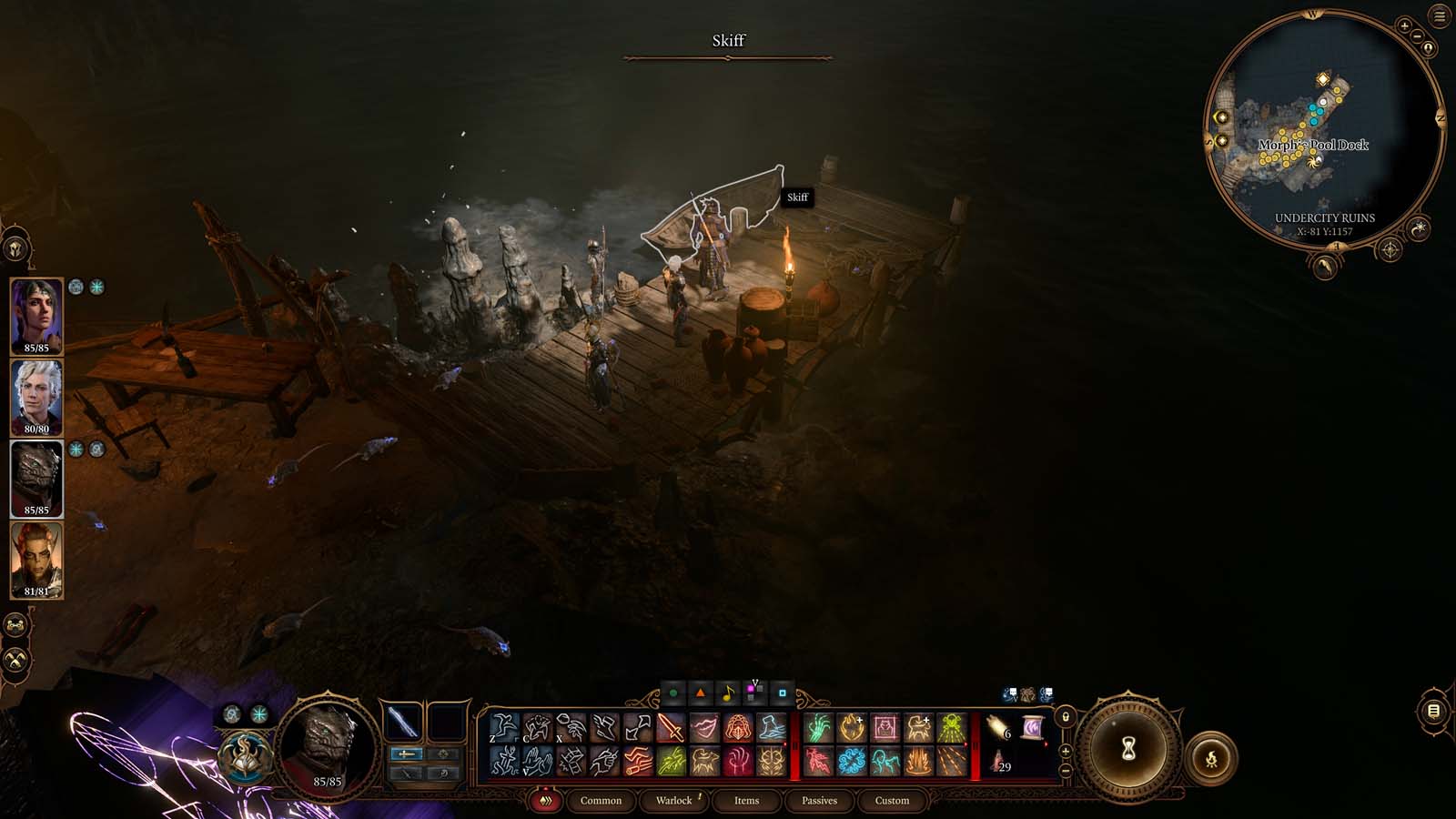Click the hourglass end turn button
Screen dimensions: 1456x819
1128,749
